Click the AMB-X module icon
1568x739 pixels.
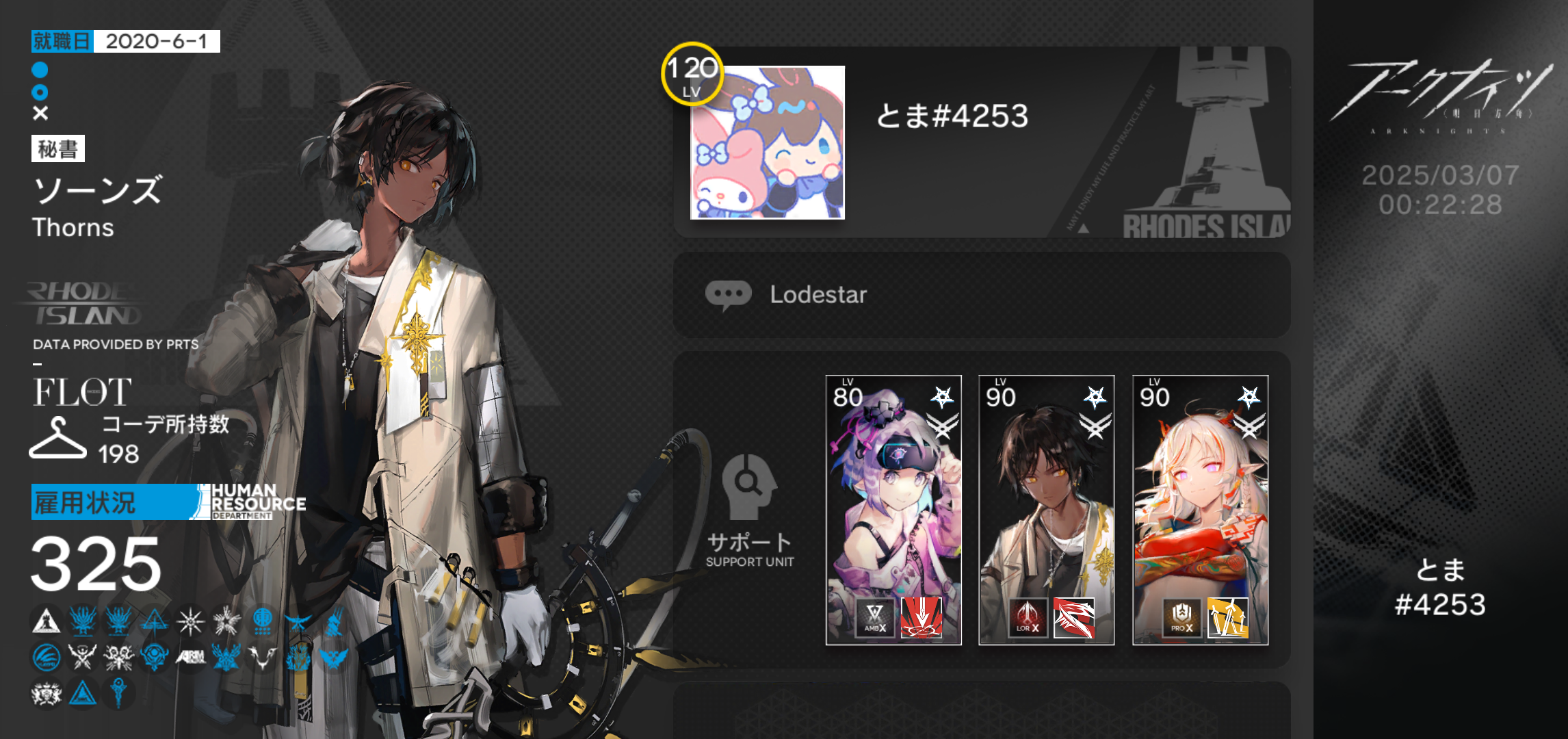875,618
